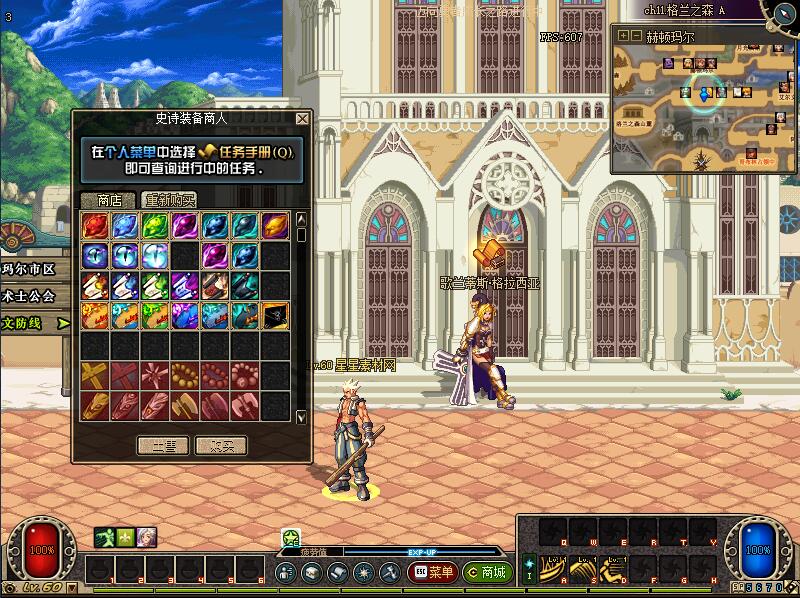800x598 pixels.
Task: Switch to the 商店 shop tab
Action: pyautogui.click(x=108, y=199)
